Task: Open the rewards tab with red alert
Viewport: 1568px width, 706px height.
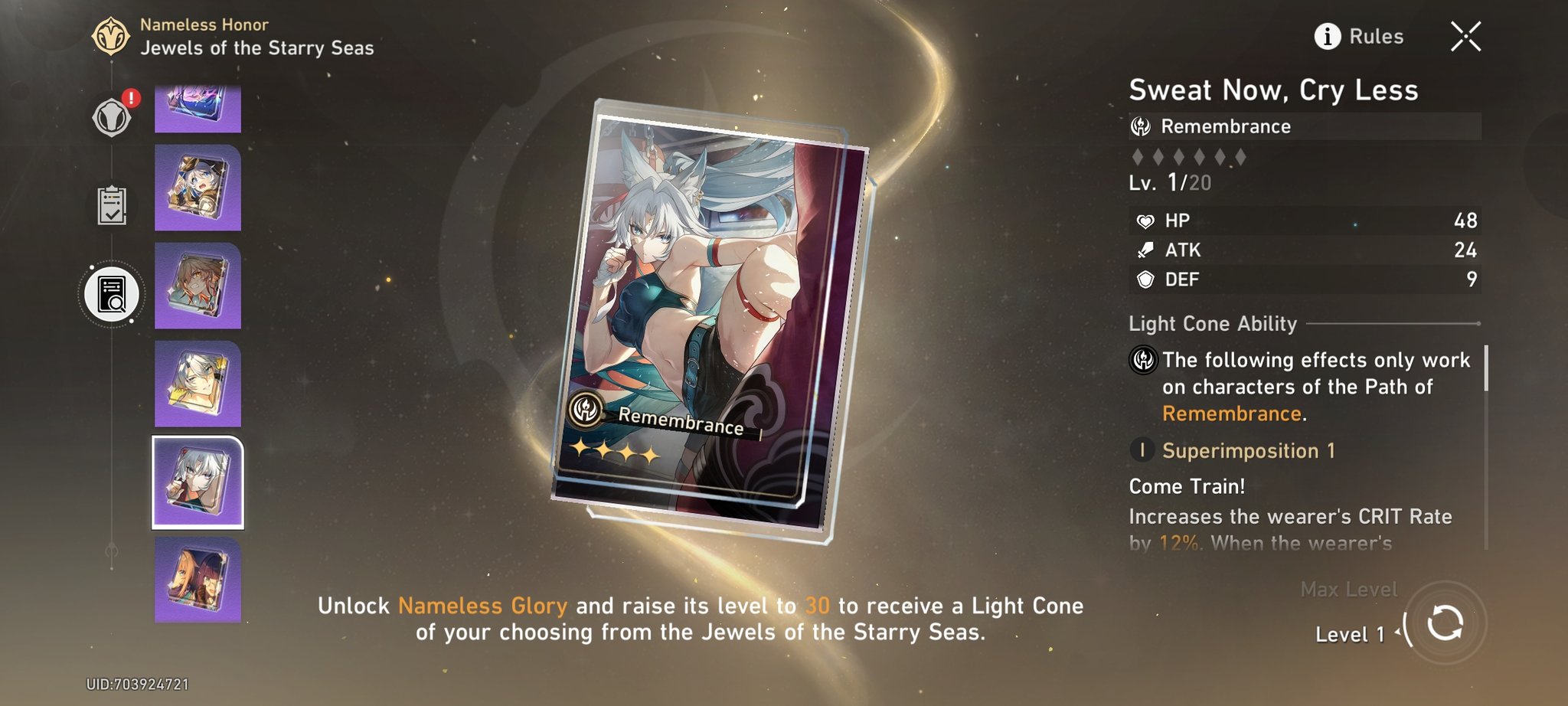Action: coord(112,118)
